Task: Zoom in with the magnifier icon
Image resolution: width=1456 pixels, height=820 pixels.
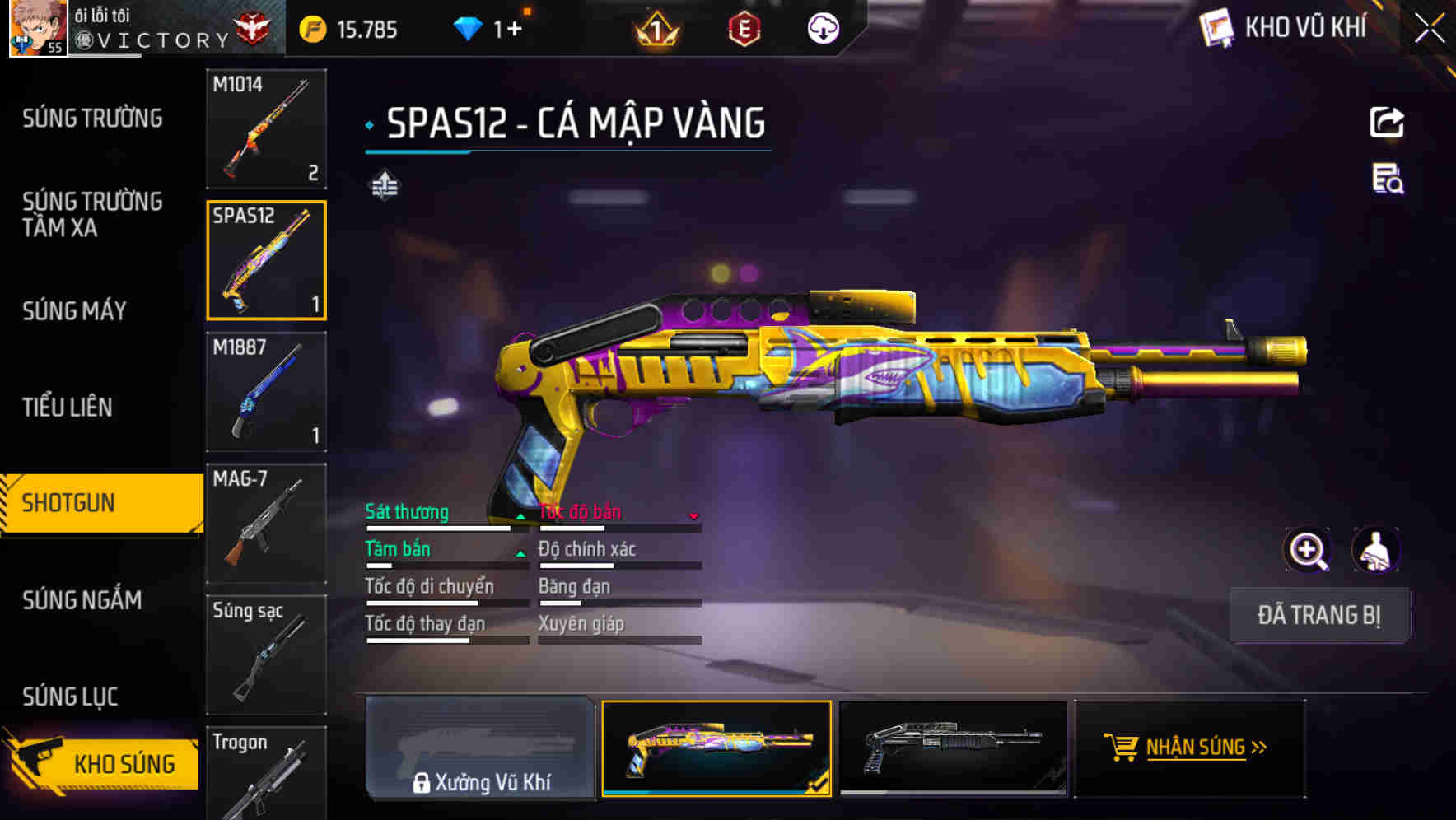Action: (1307, 550)
